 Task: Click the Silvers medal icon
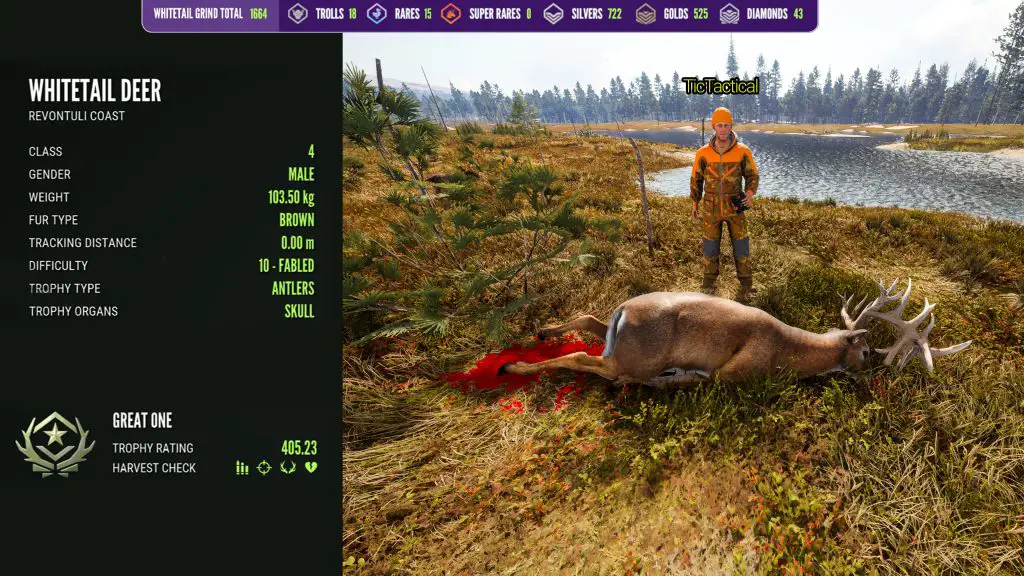coord(553,14)
